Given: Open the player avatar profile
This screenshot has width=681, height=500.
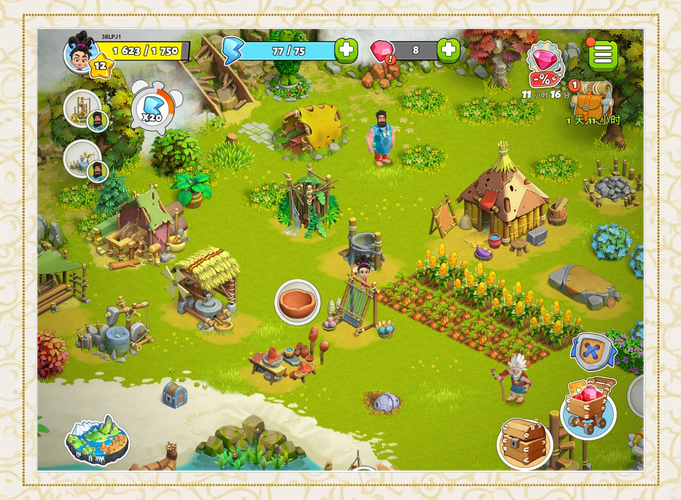Looking at the screenshot, I should tap(79, 49).
